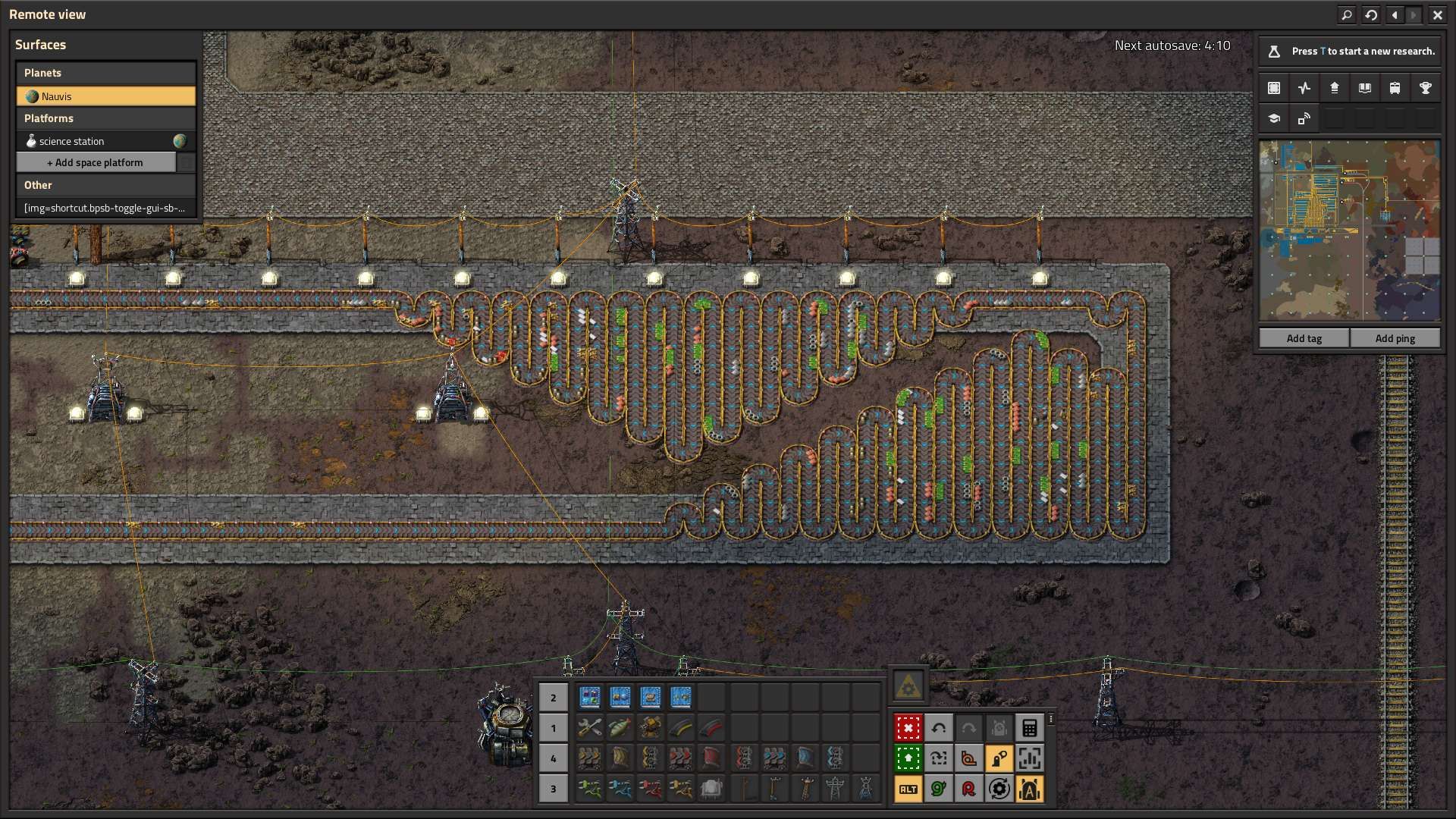Click the Add space platform button
This screenshot has width=1456, height=819.
pyautogui.click(x=96, y=162)
